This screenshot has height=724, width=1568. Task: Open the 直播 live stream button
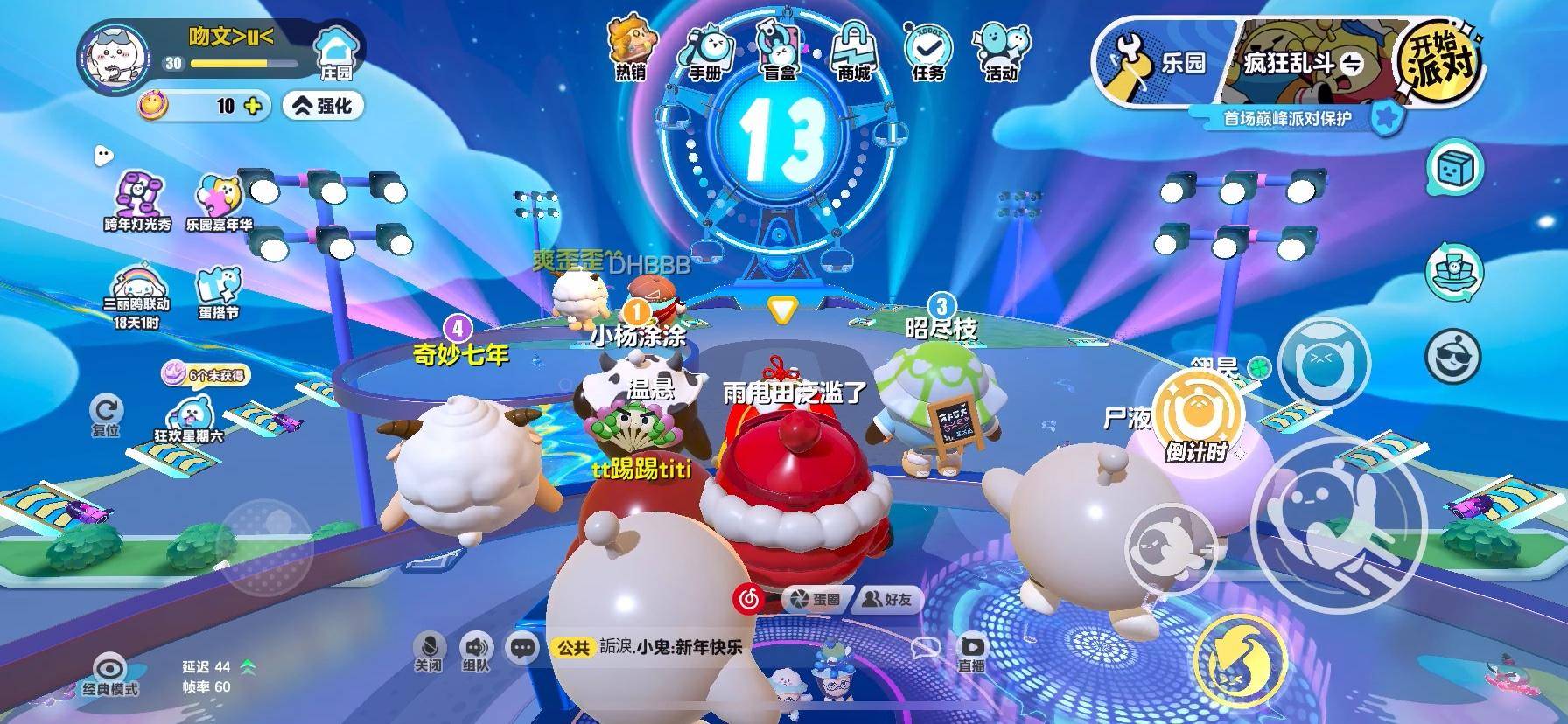coord(971,651)
